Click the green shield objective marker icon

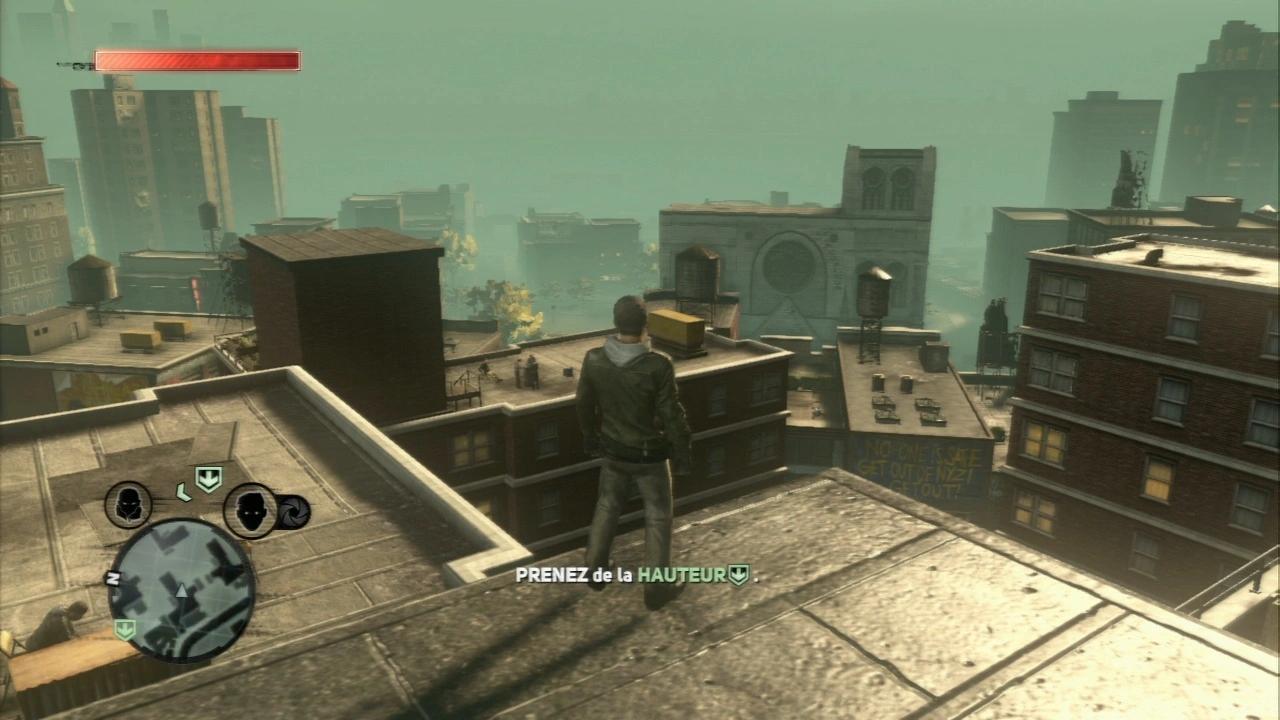pos(208,478)
